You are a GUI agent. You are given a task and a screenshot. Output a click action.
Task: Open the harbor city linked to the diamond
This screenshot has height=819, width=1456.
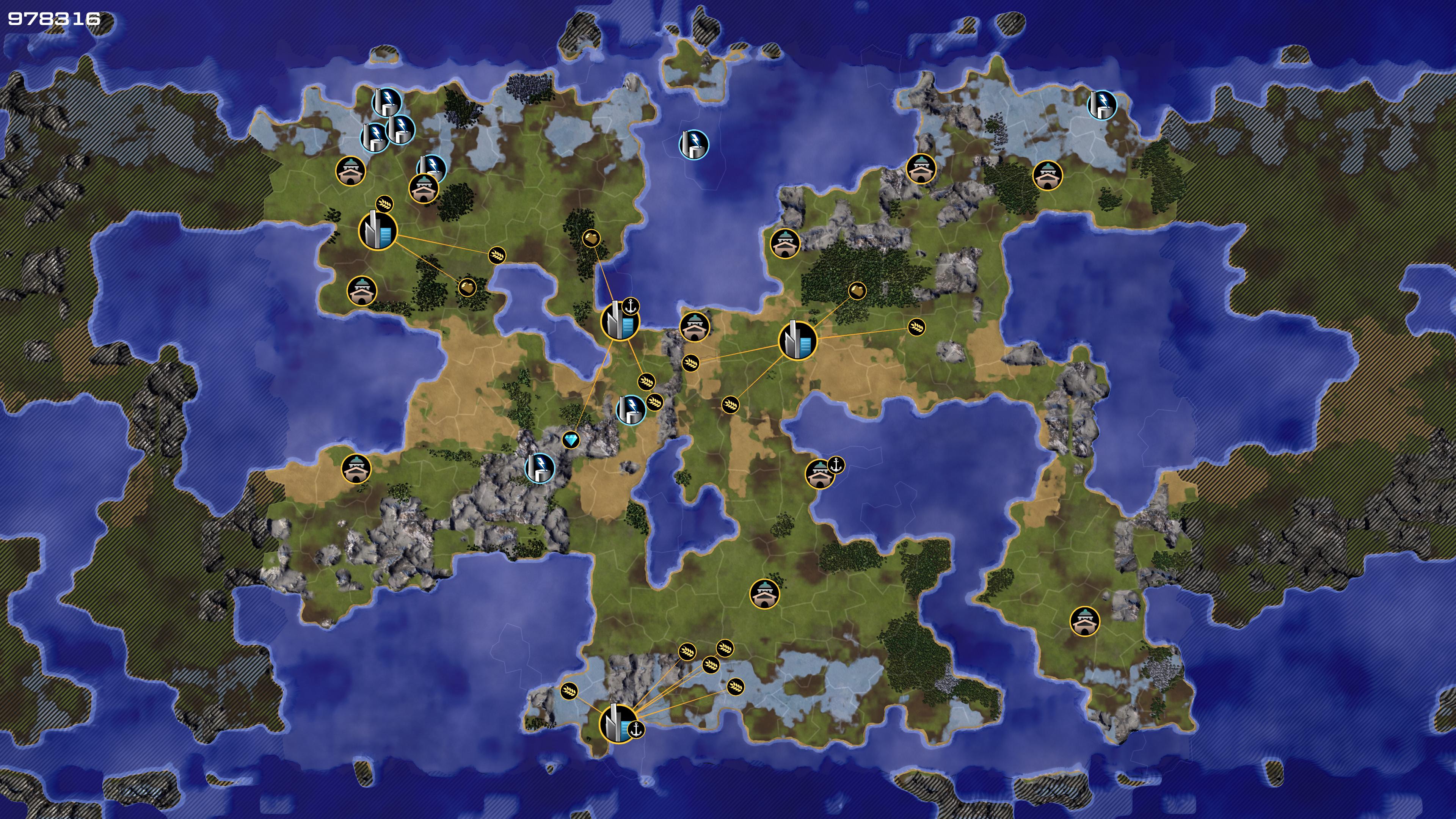[620, 321]
